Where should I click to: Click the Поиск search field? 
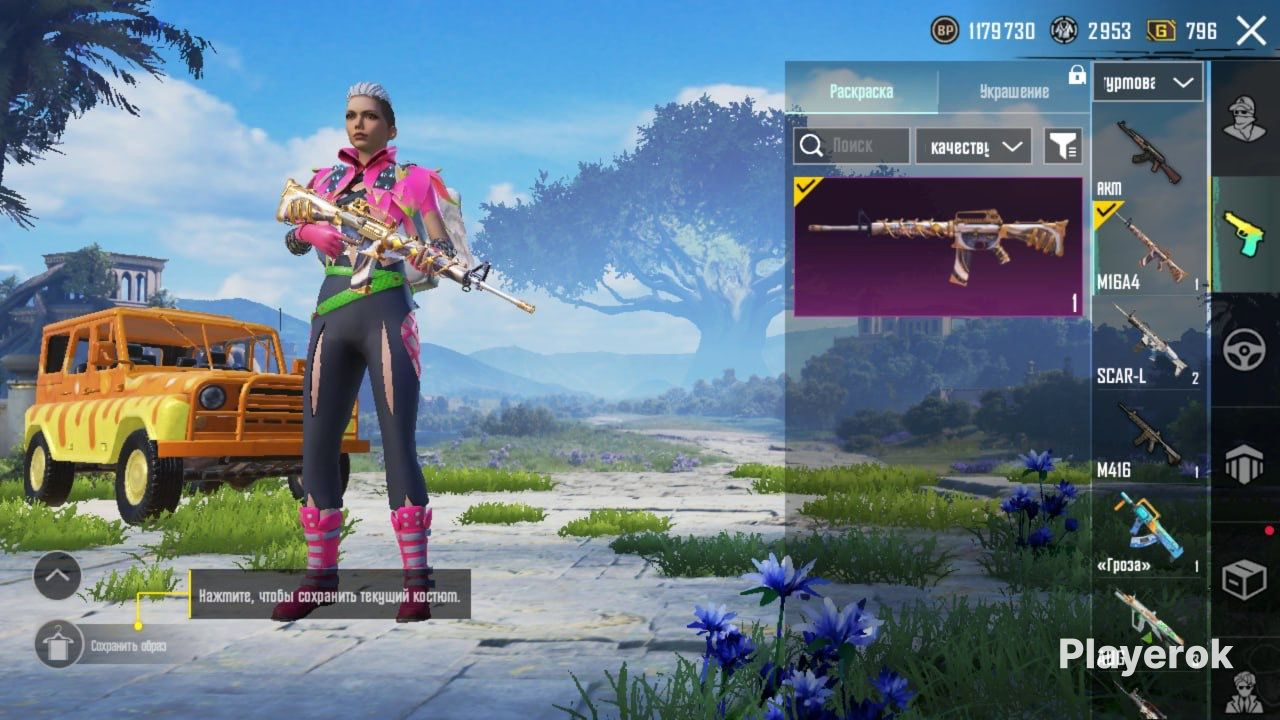852,146
